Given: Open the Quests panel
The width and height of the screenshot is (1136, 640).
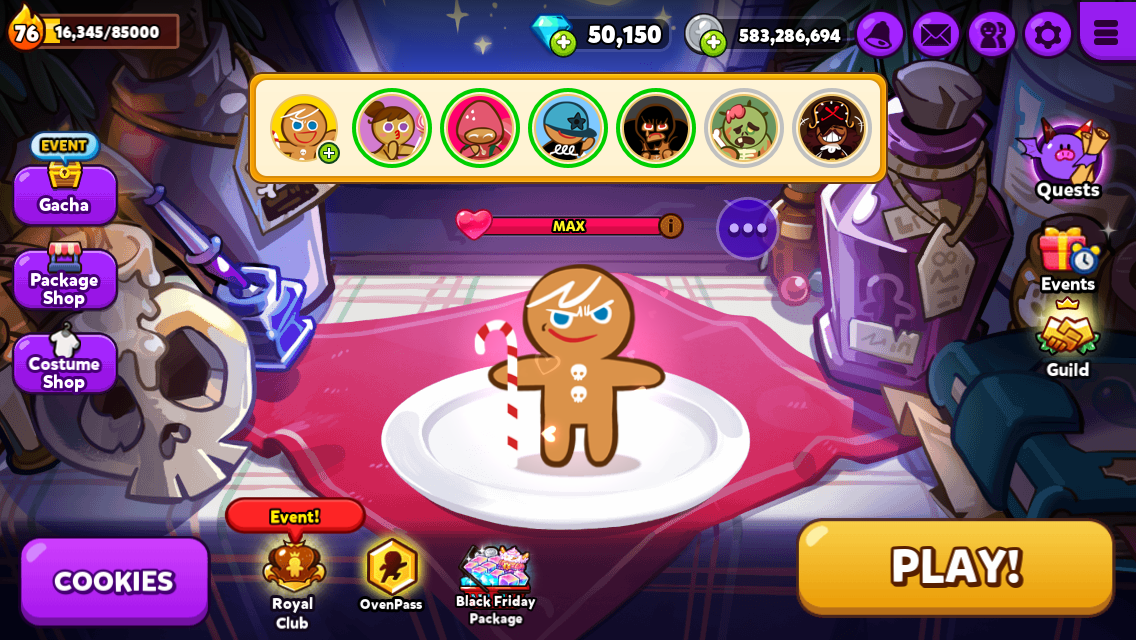Looking at the screenshot, I should 1067,160.
